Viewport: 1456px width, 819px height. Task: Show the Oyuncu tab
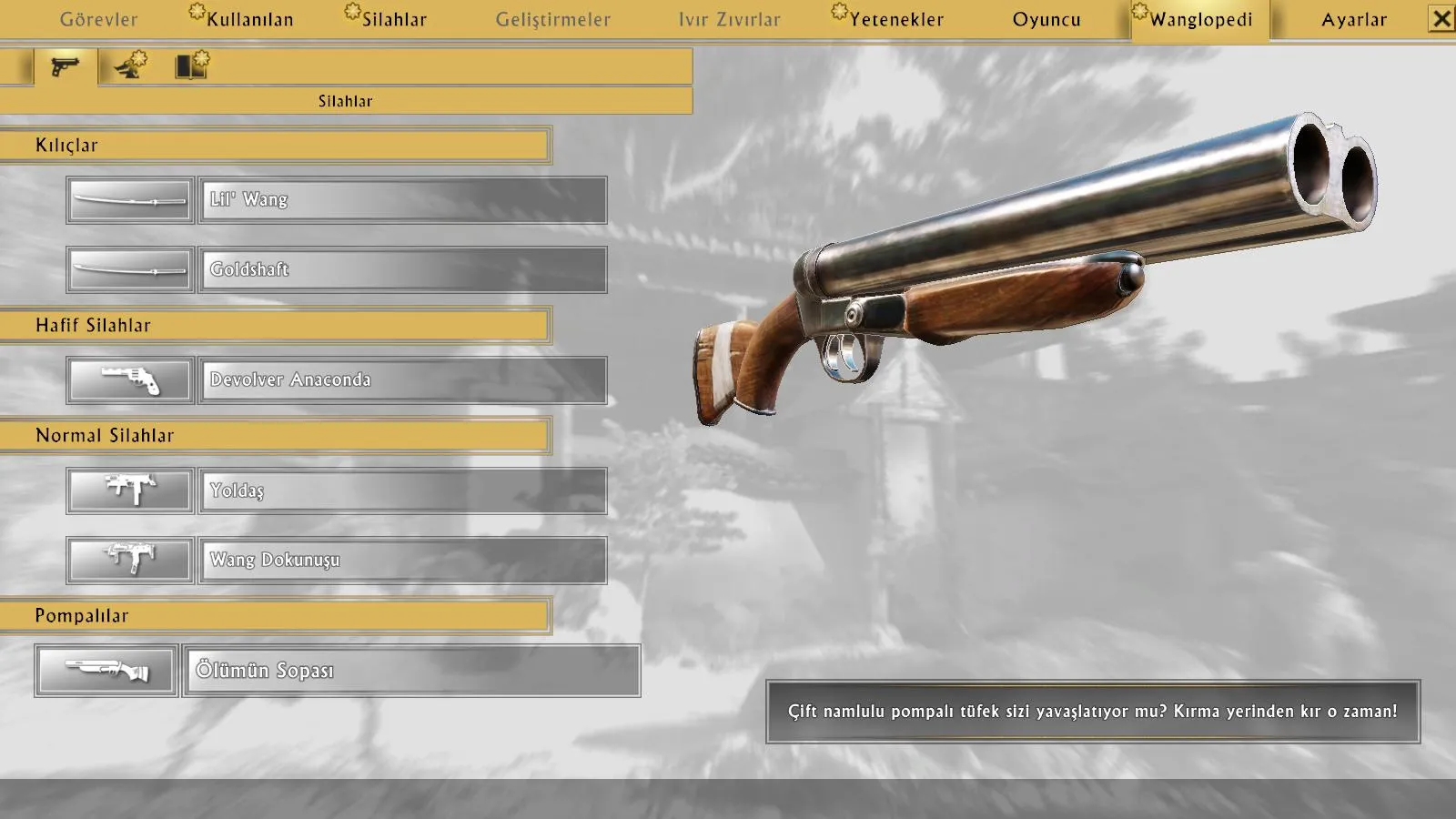(x=1046, y=19)
